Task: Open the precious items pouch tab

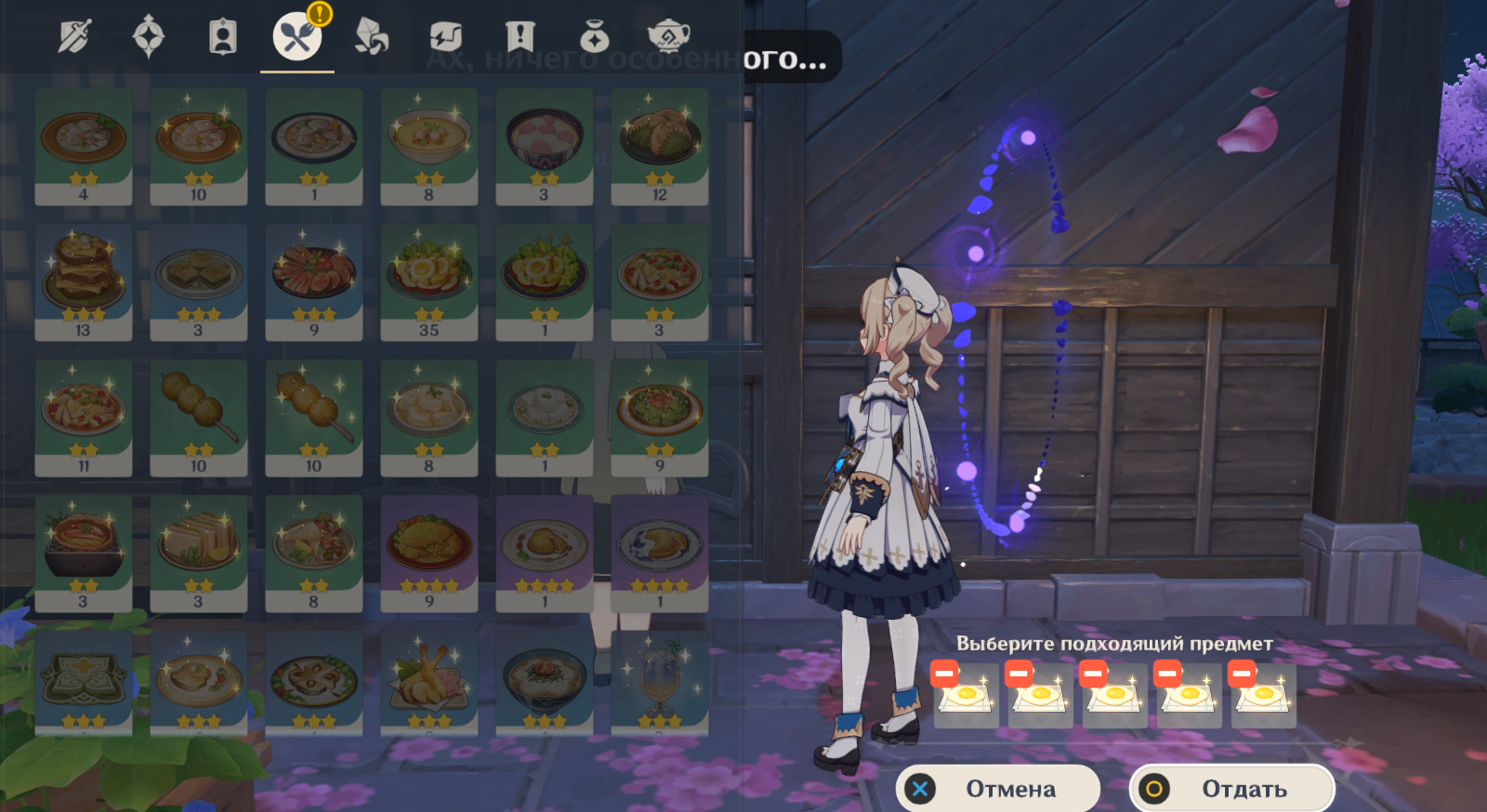Action: 595,37
